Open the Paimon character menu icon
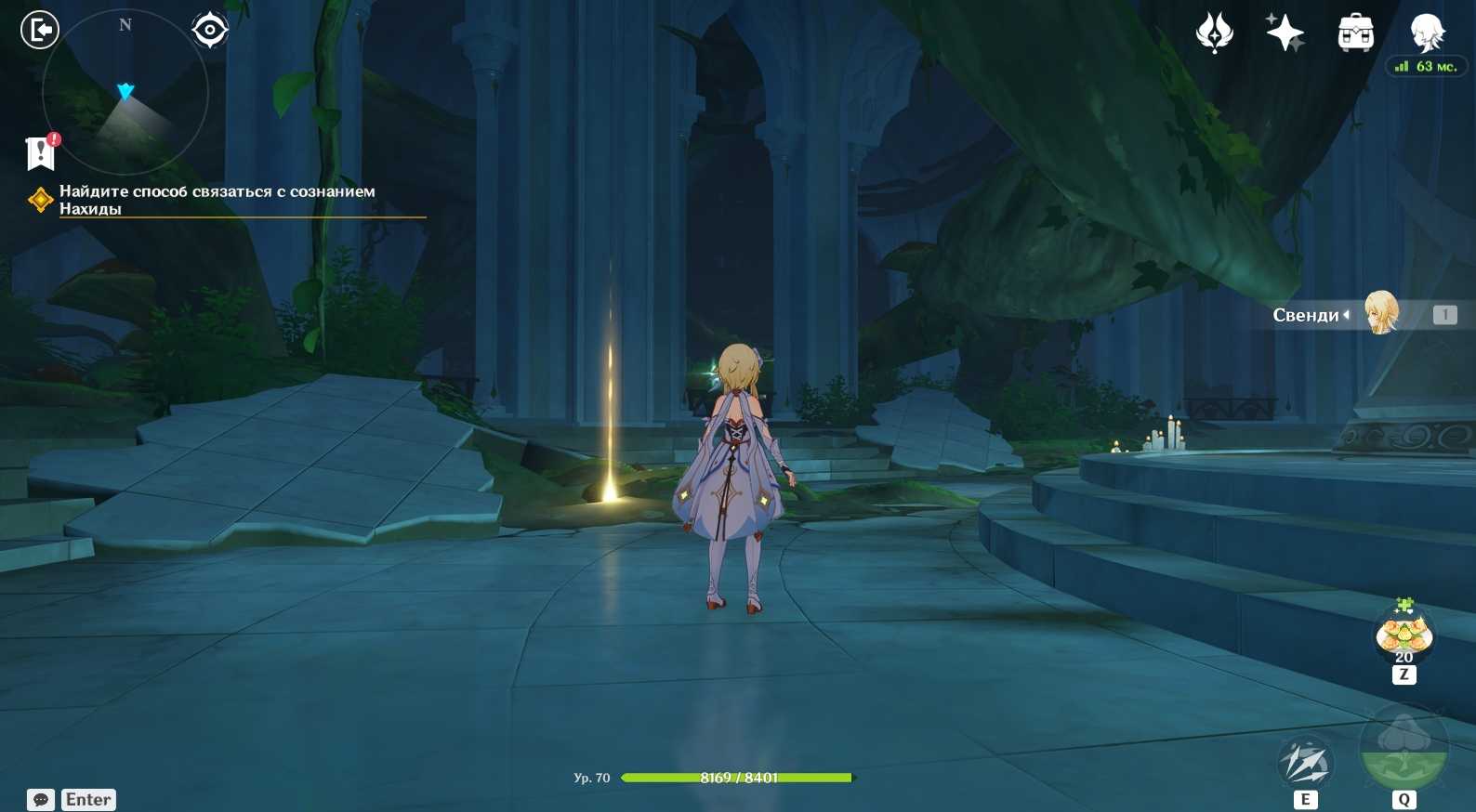The height and width of the screenshot is (812, 1476). click(1427, 33)
